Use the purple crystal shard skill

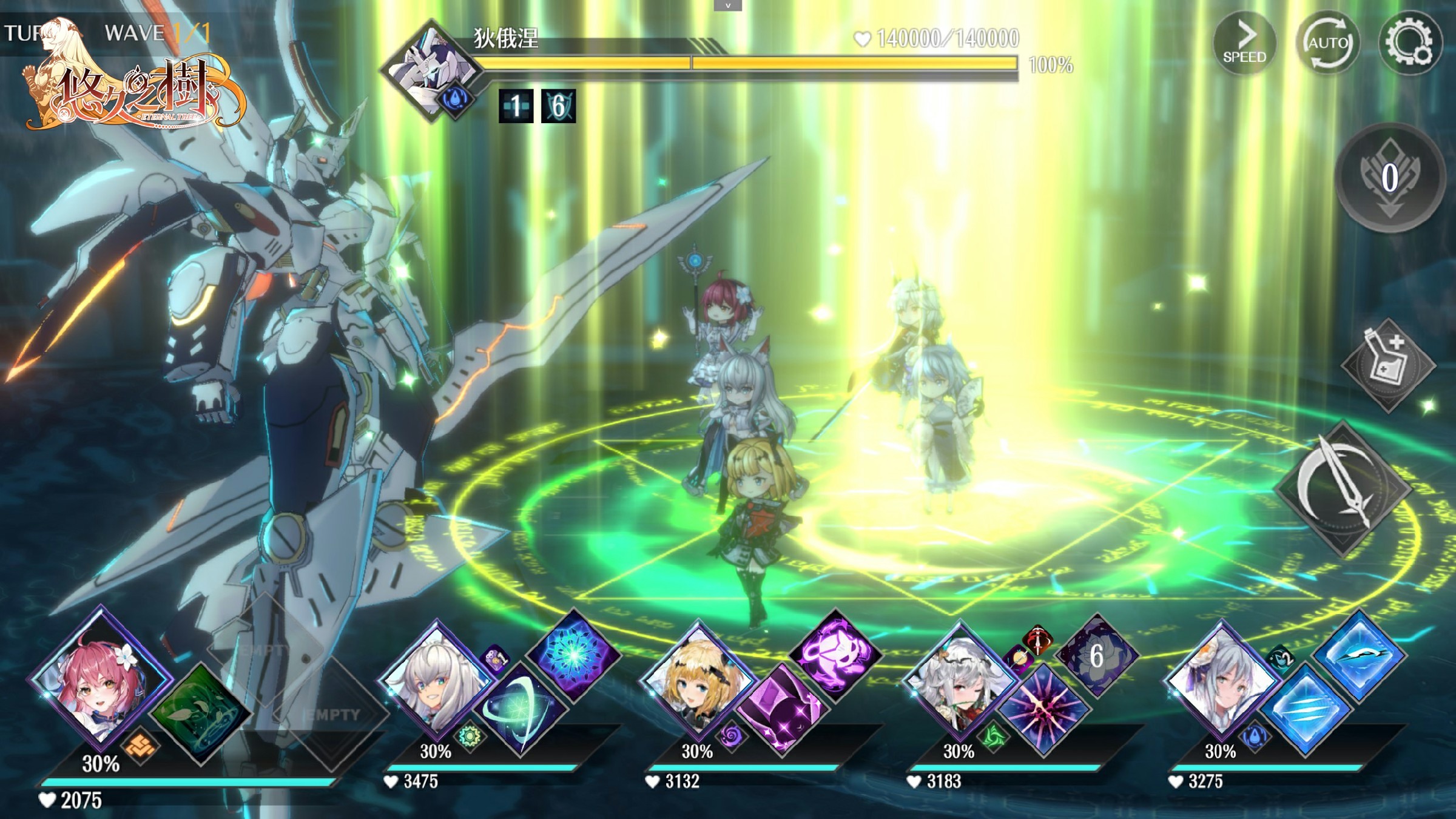pyautogui.click(x=783, y=710)
